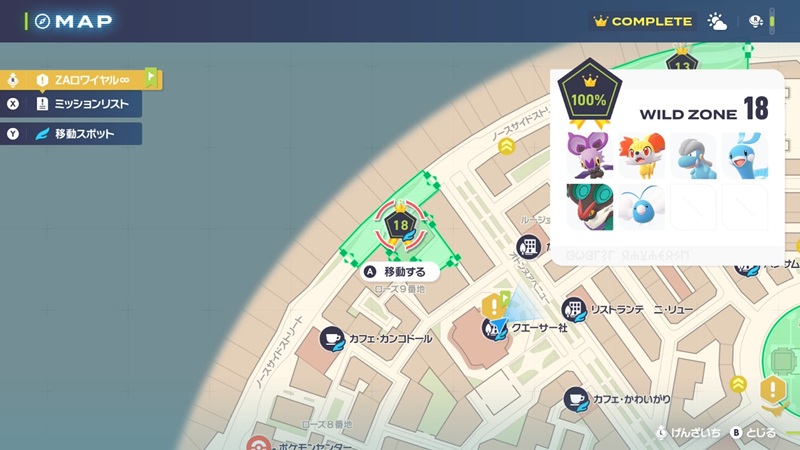Select 移動スポット travel spots option

click(x=80, y=133)
